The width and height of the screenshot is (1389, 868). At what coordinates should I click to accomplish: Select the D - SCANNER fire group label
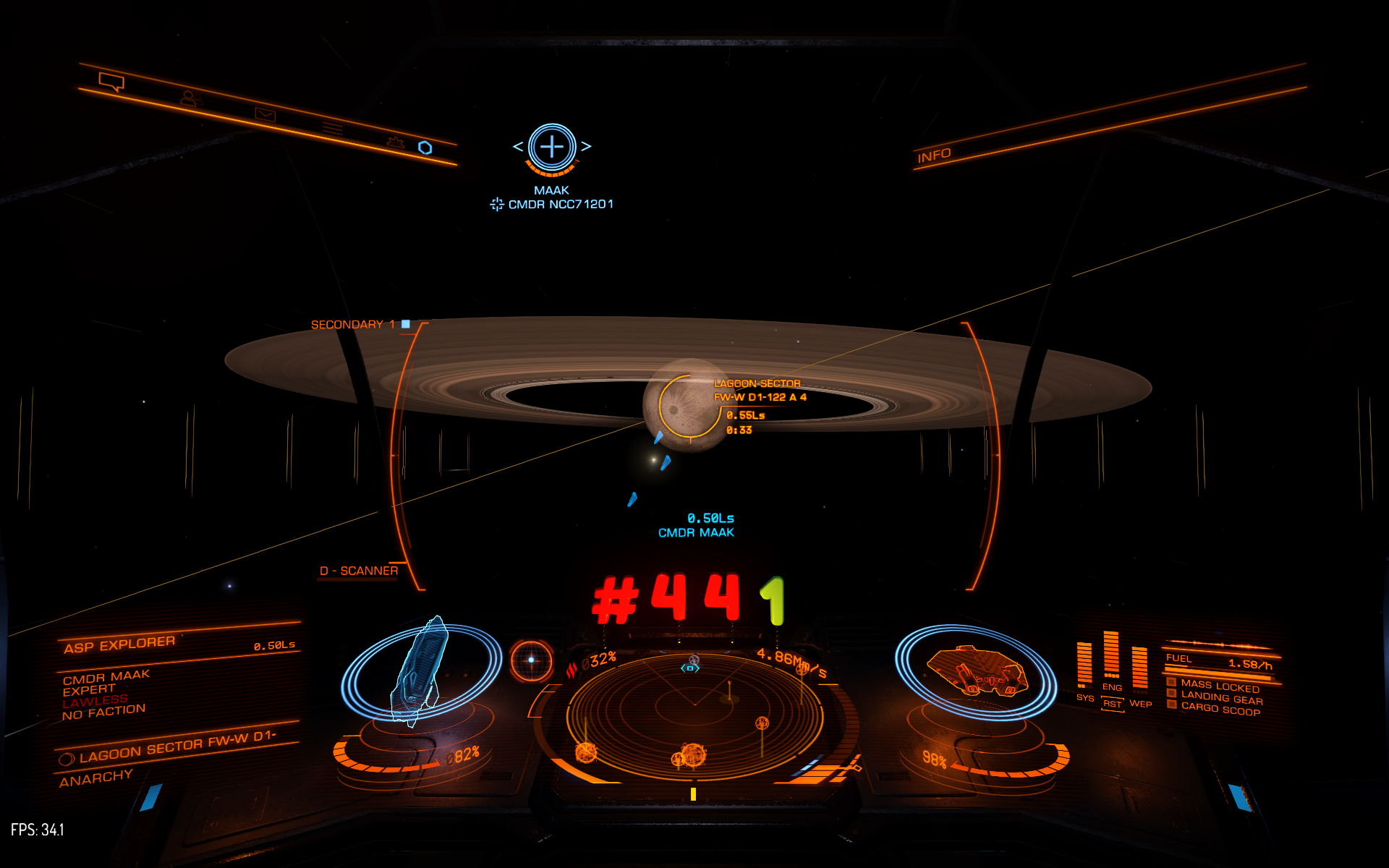(359, 571)
